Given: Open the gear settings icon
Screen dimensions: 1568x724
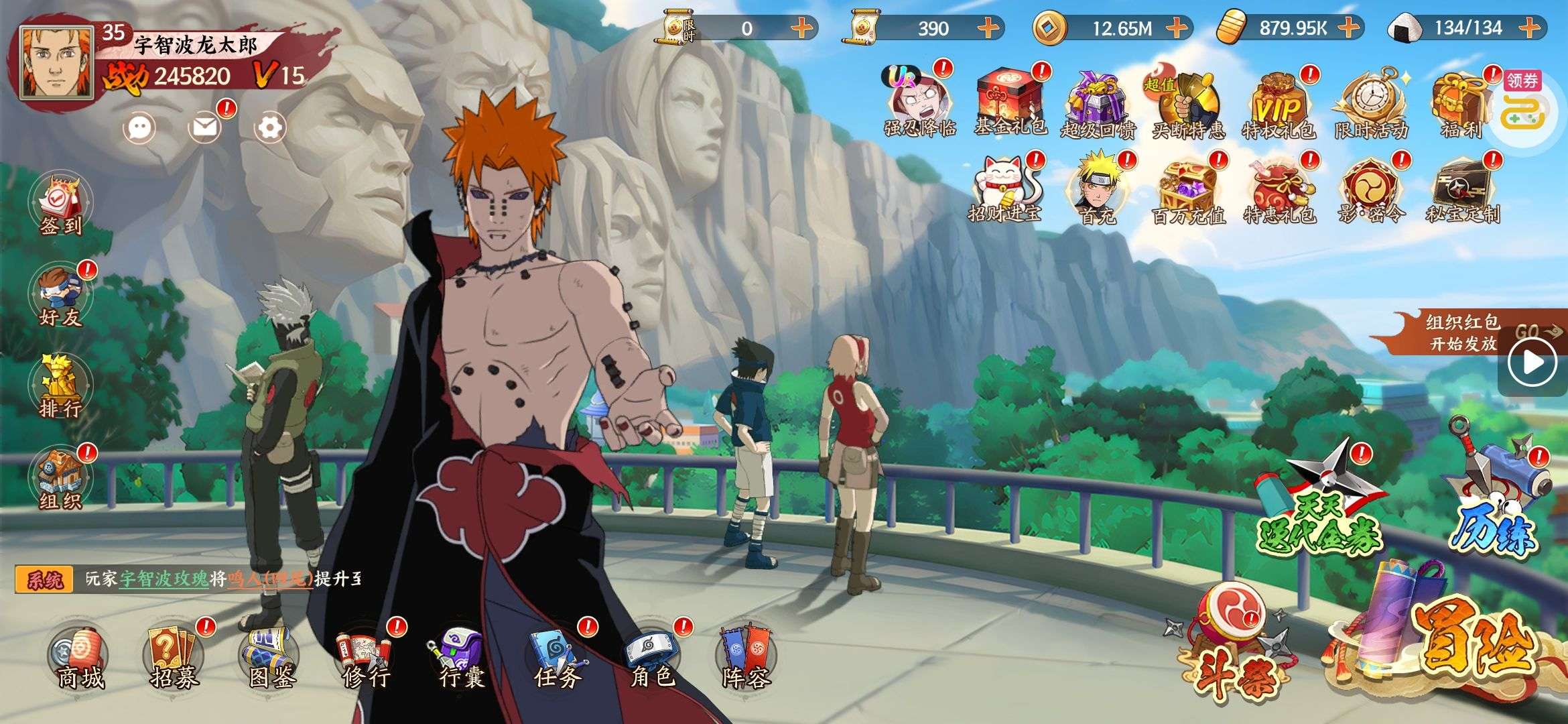Looking at the screenshot, I should coord(270,127).
